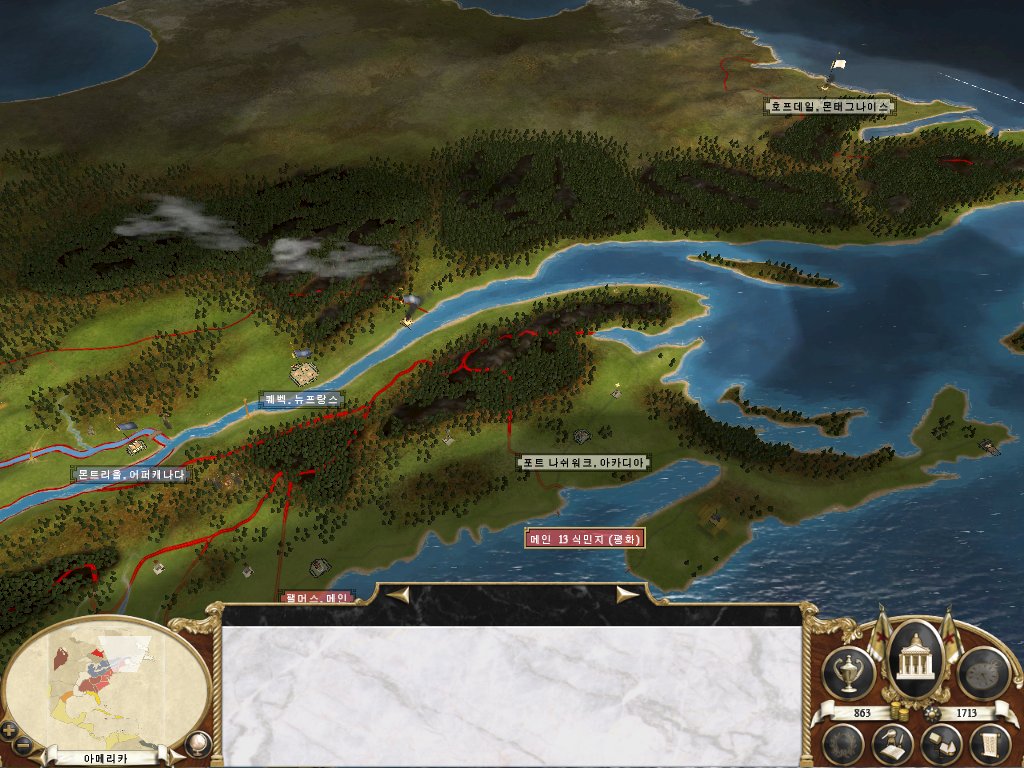Image resolution: width=1024 pixels, height=768 pixels.
Task: Select the 포트 나쉬워크, 아카디아 settlement label
Action: [584, 462]
